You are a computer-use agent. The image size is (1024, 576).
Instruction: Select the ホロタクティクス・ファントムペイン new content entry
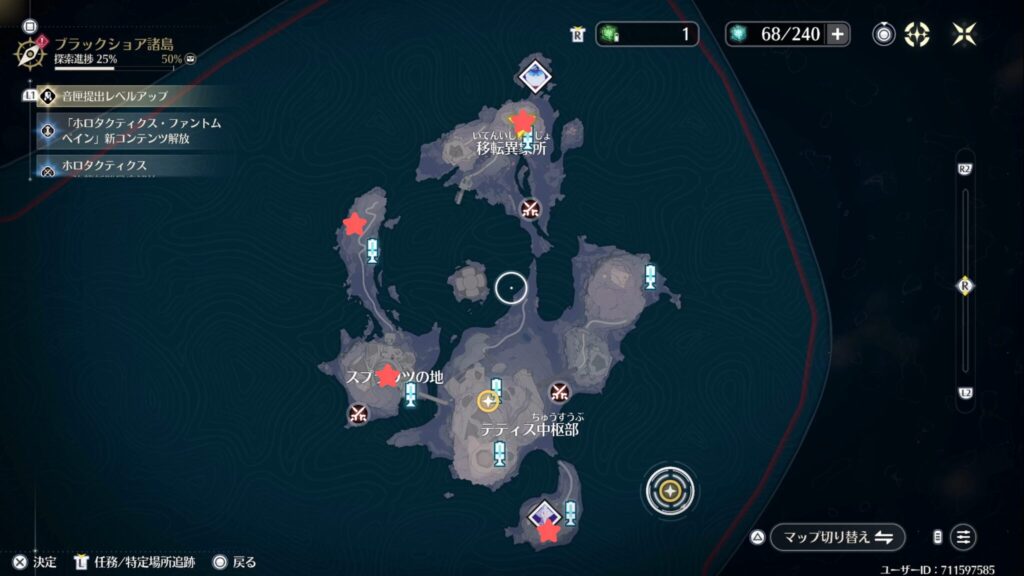tap(140, 131)
